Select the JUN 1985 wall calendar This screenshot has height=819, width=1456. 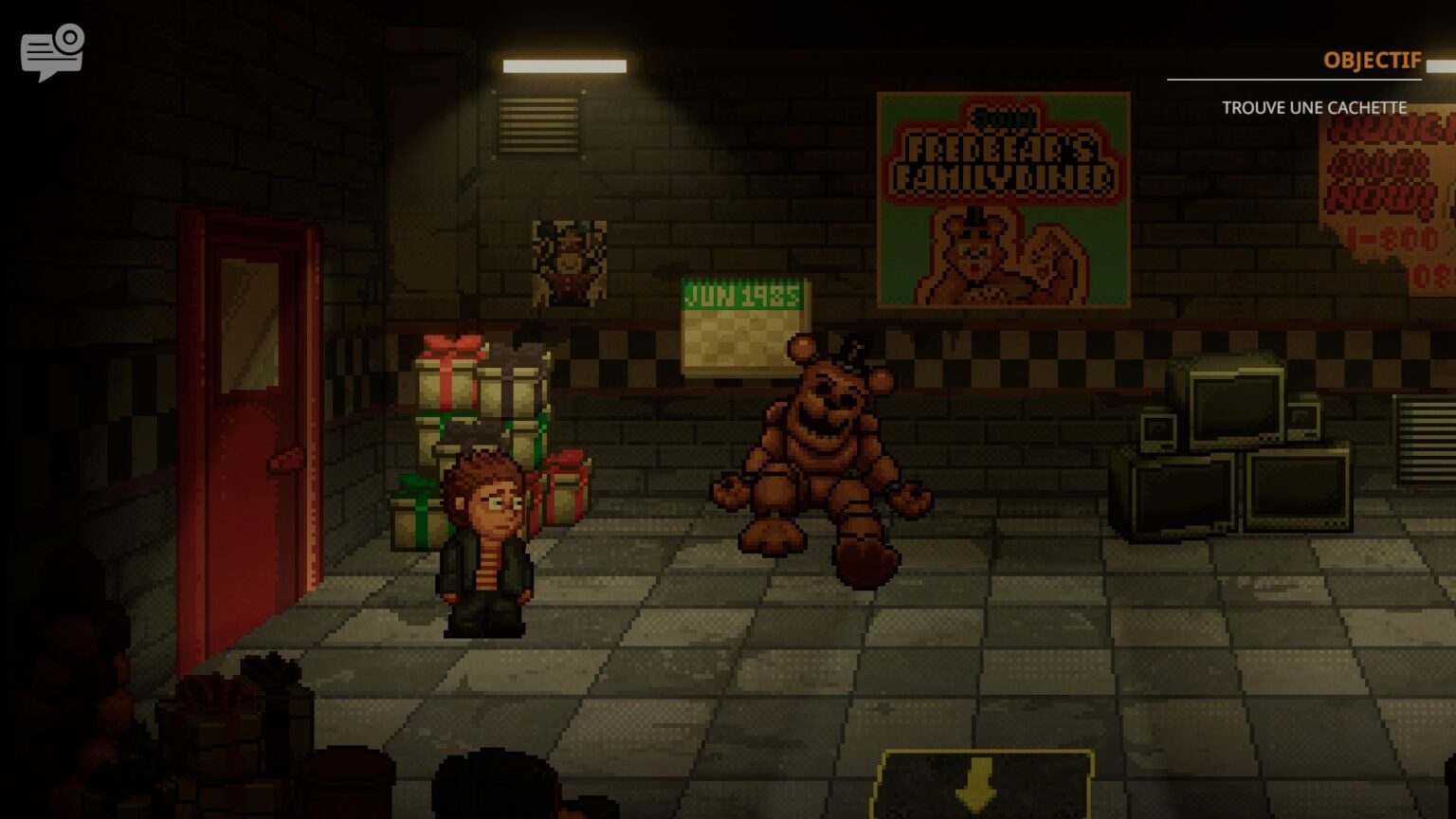pyautogui.click(x=741, y=322)
